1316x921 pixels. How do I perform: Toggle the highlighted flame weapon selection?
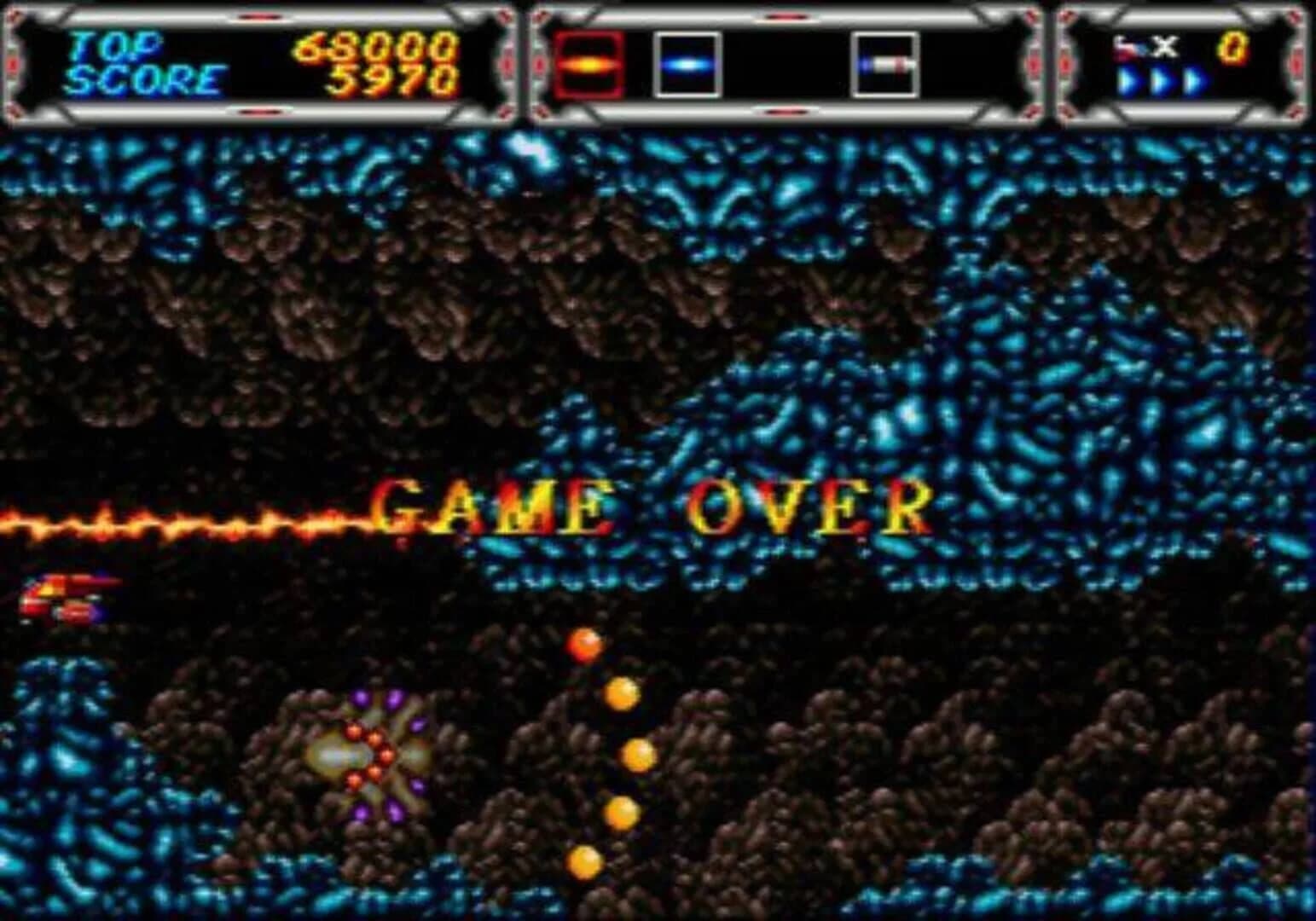click(590, 62)
